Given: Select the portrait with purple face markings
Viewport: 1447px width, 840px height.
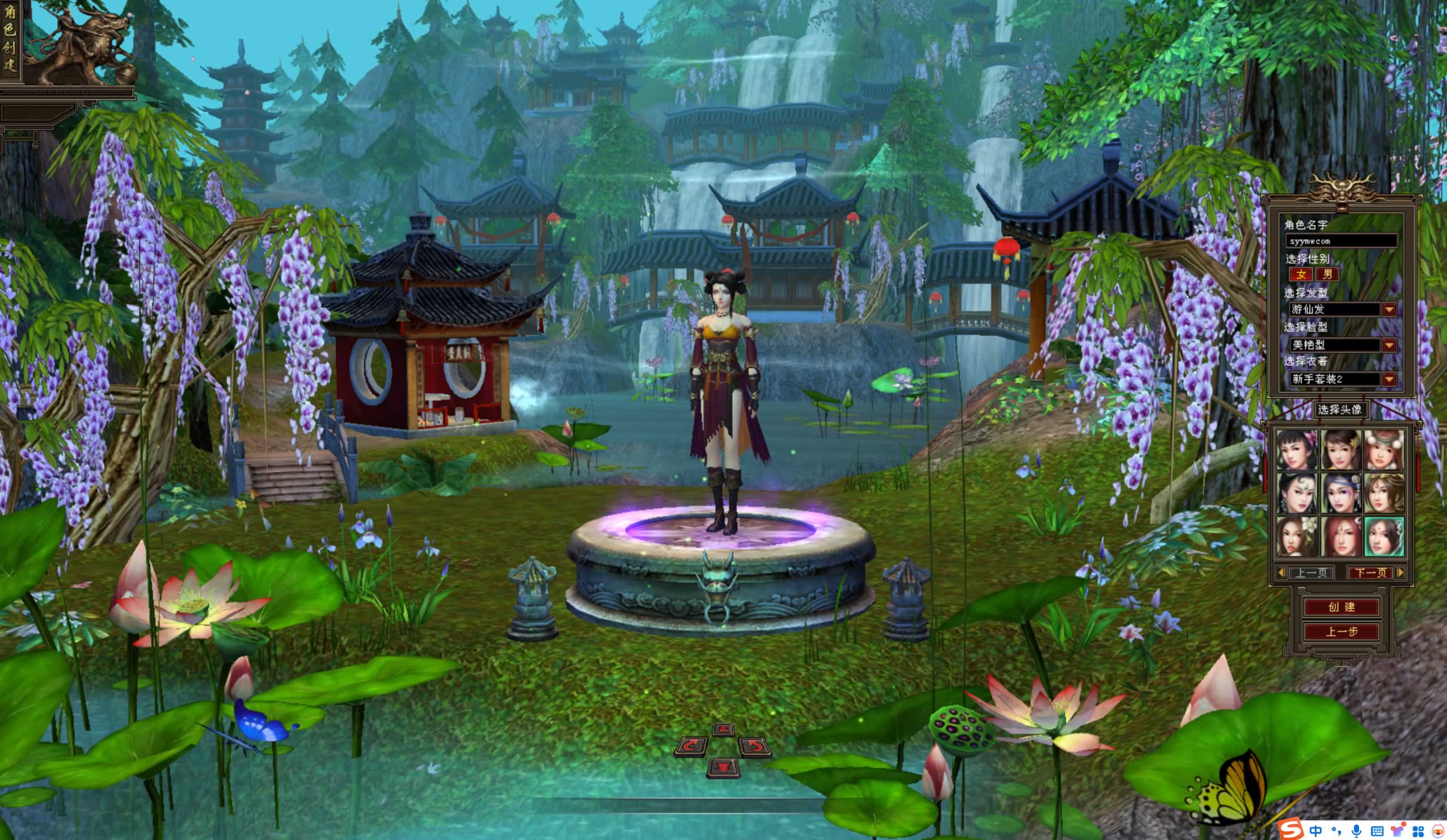Looking at the screenshot, I should pos(1341,493).
